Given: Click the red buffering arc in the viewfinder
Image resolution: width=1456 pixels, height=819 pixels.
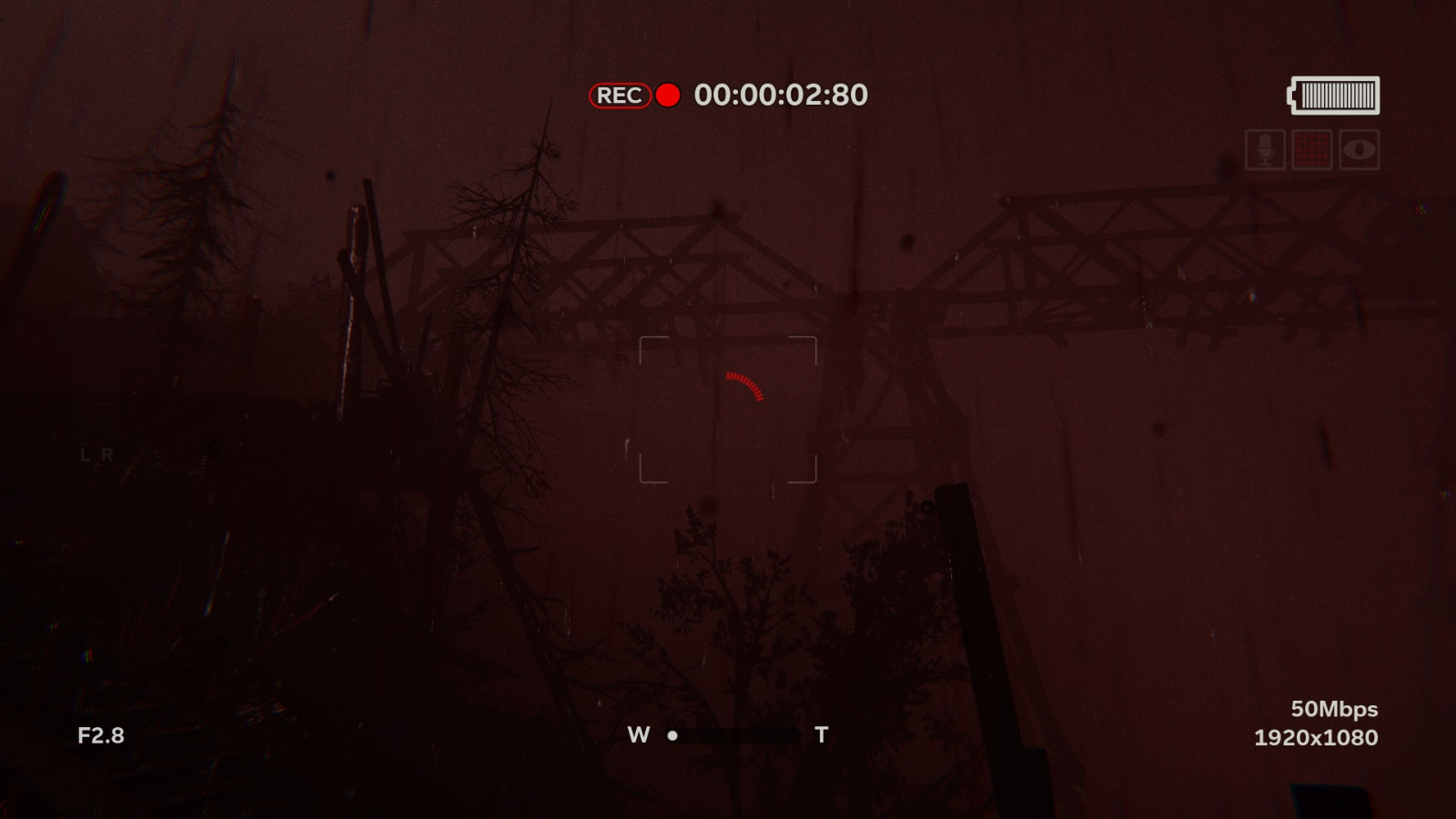Looking at the screenshot, I should [x=742, y=387].
